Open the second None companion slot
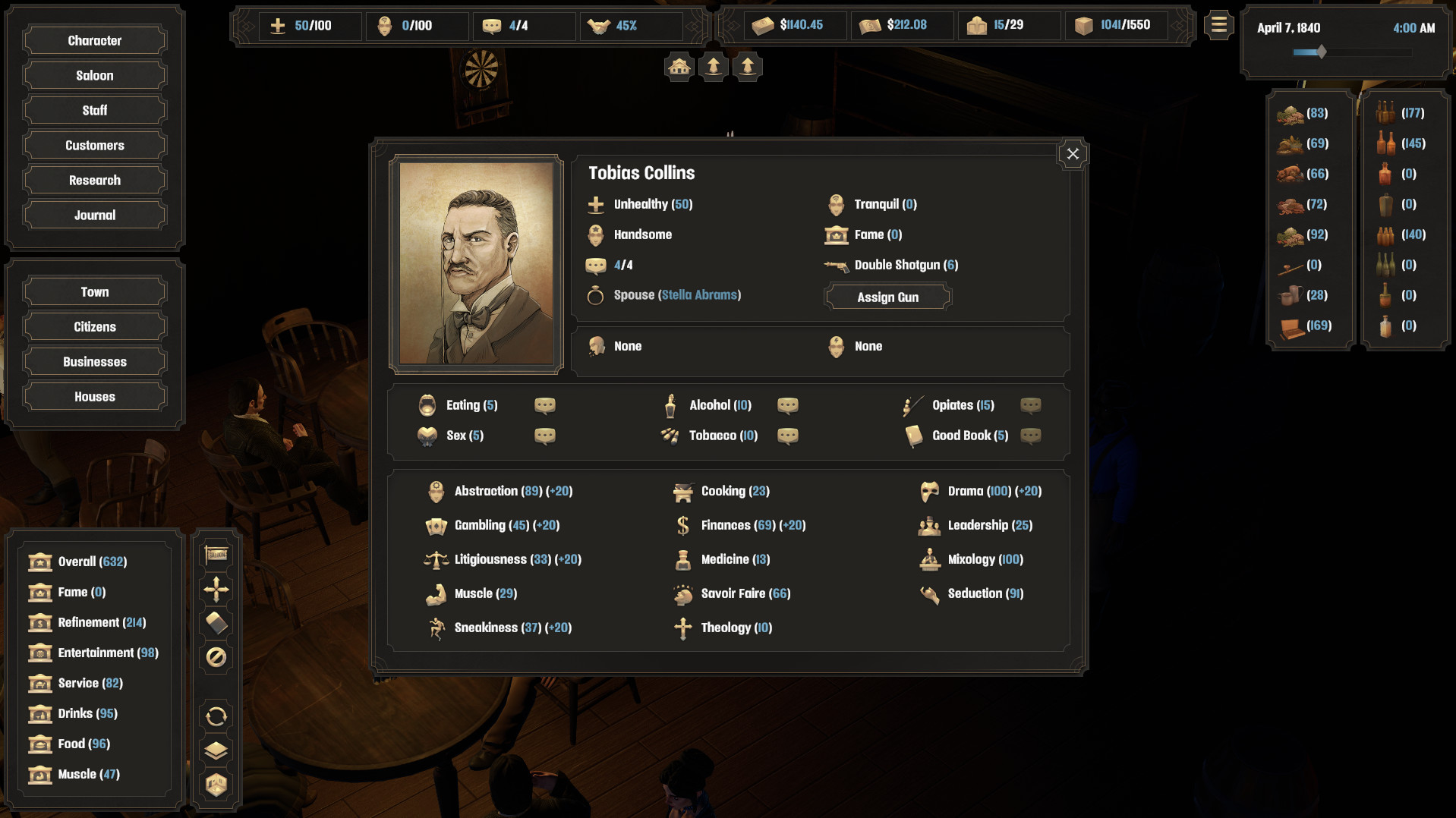 868,346
